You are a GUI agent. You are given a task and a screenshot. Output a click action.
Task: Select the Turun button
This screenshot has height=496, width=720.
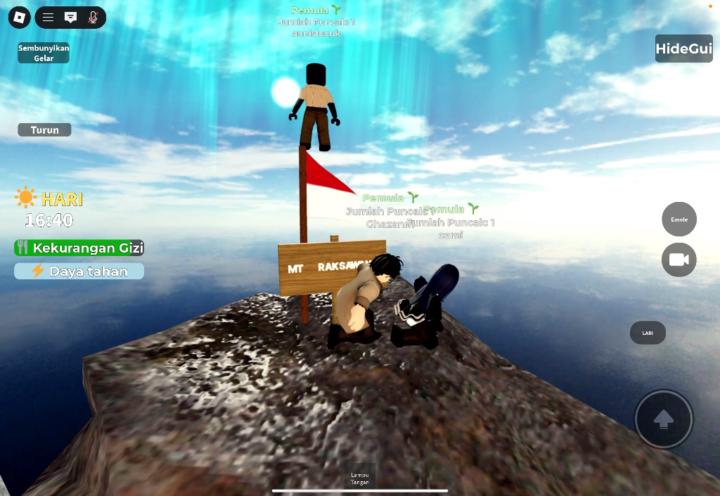(x=44, y=130)
